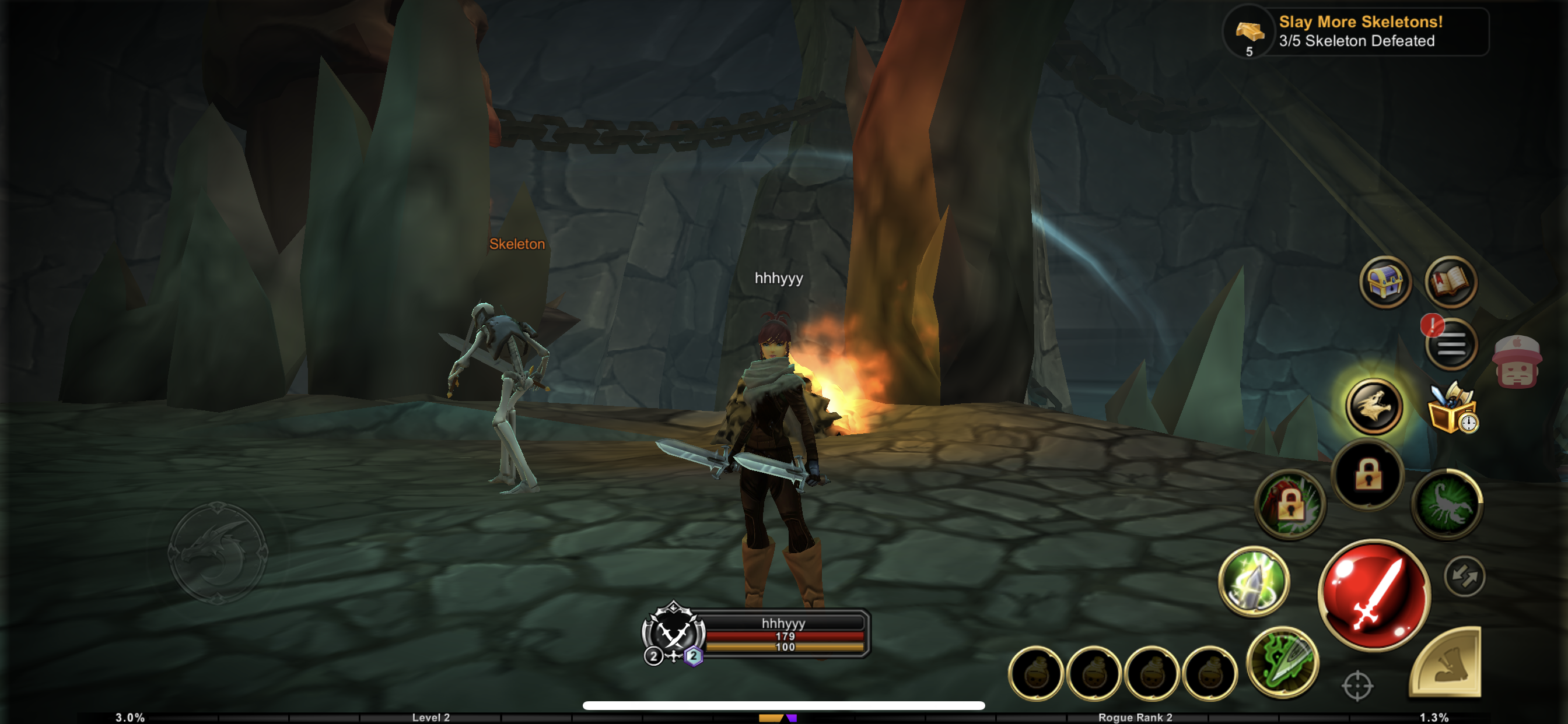
Task: Tap the glowing dragon head button
Action: [x=1374, y=406]
